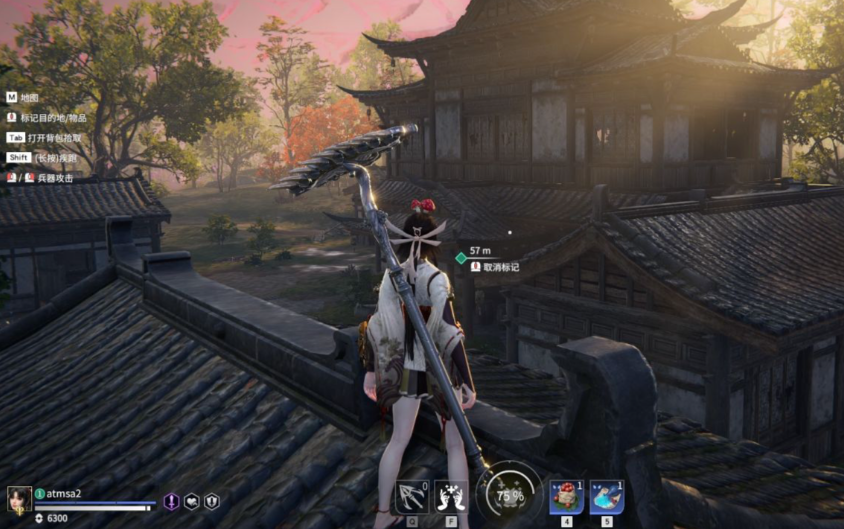Activate the footprints ability icon
The height and width of the screenshot is (529, 844).
[453, 496]
